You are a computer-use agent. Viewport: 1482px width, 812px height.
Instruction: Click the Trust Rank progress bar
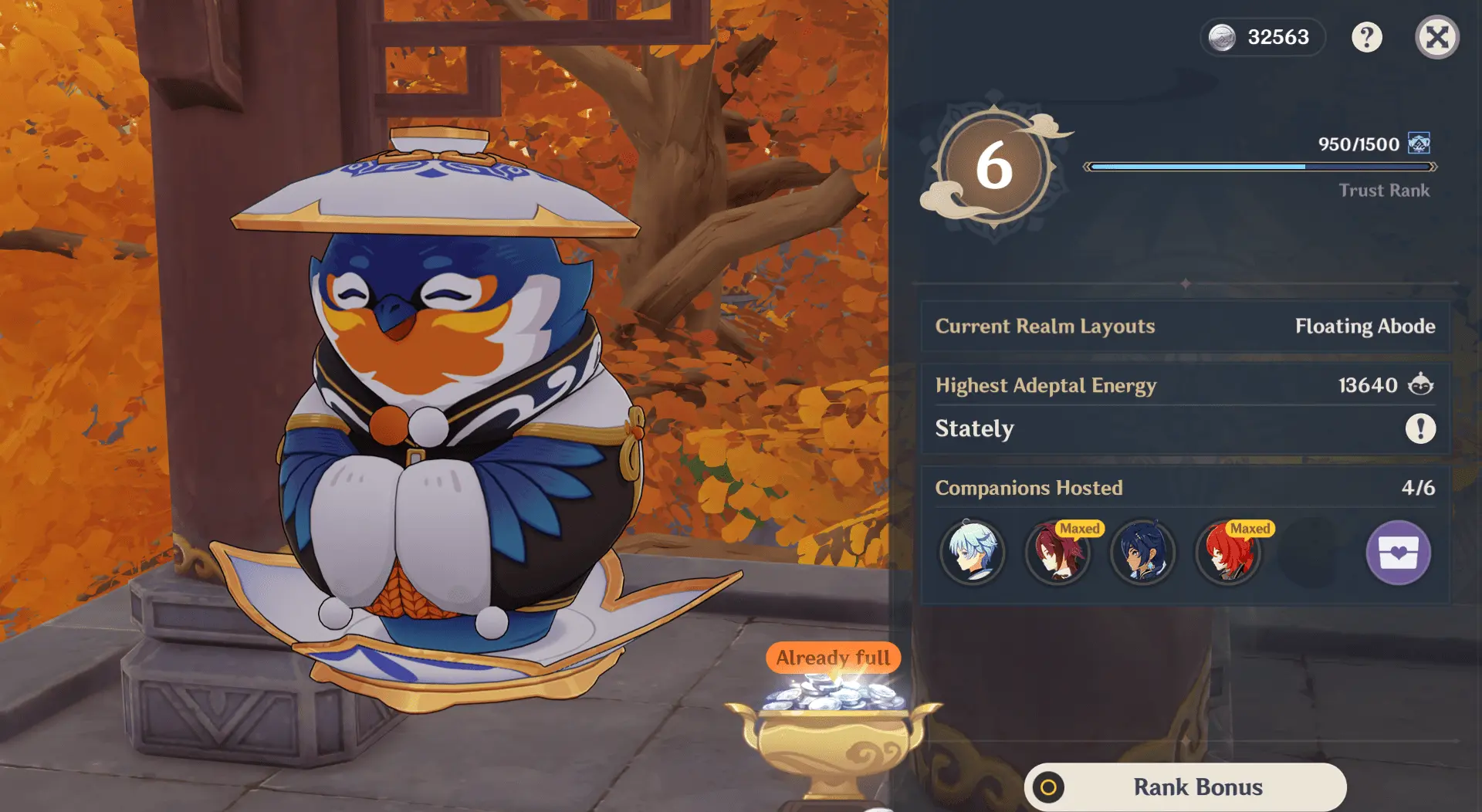coord(1258,165)
